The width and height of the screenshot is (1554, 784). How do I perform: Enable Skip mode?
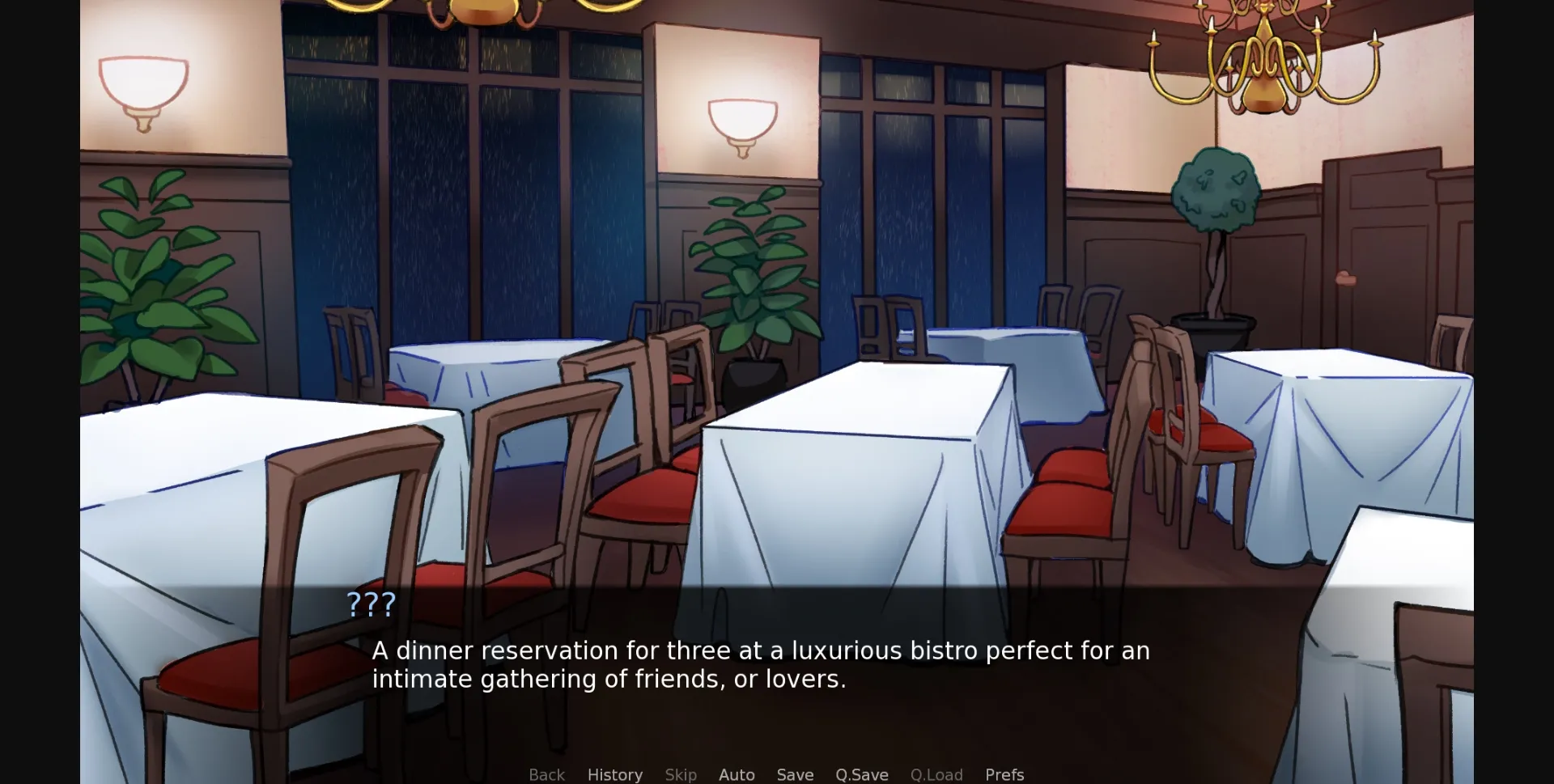(681, 774)
